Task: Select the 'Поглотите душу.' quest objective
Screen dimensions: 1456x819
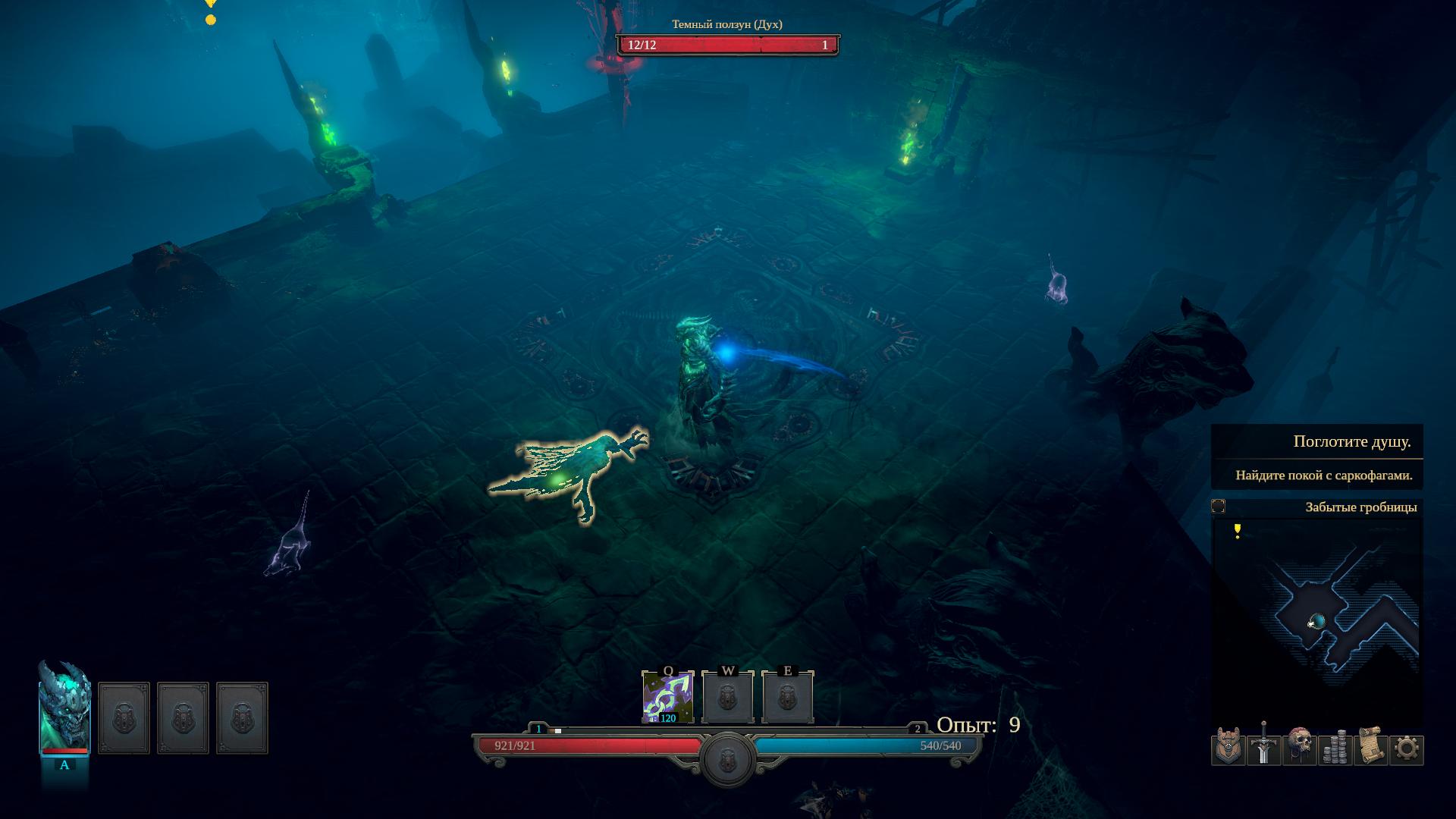Action: point(1351,442)
